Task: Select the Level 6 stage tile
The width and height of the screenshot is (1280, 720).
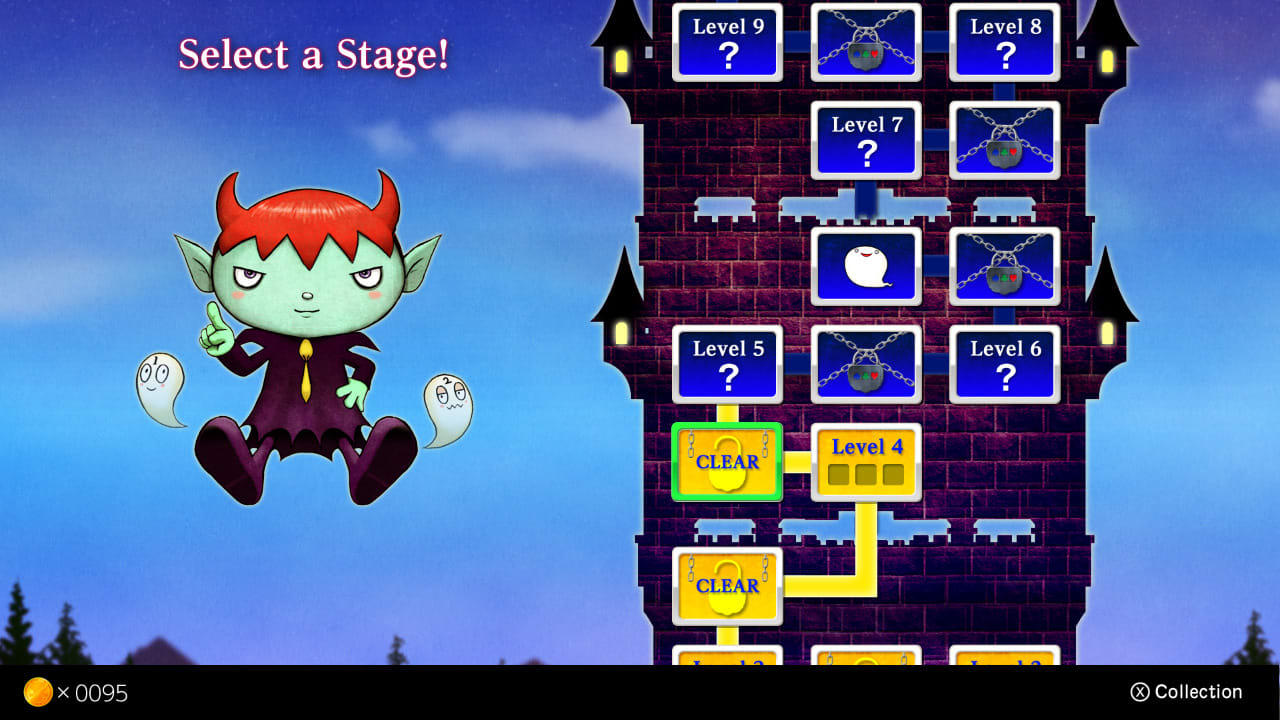Action: [x=1004, y=364]
